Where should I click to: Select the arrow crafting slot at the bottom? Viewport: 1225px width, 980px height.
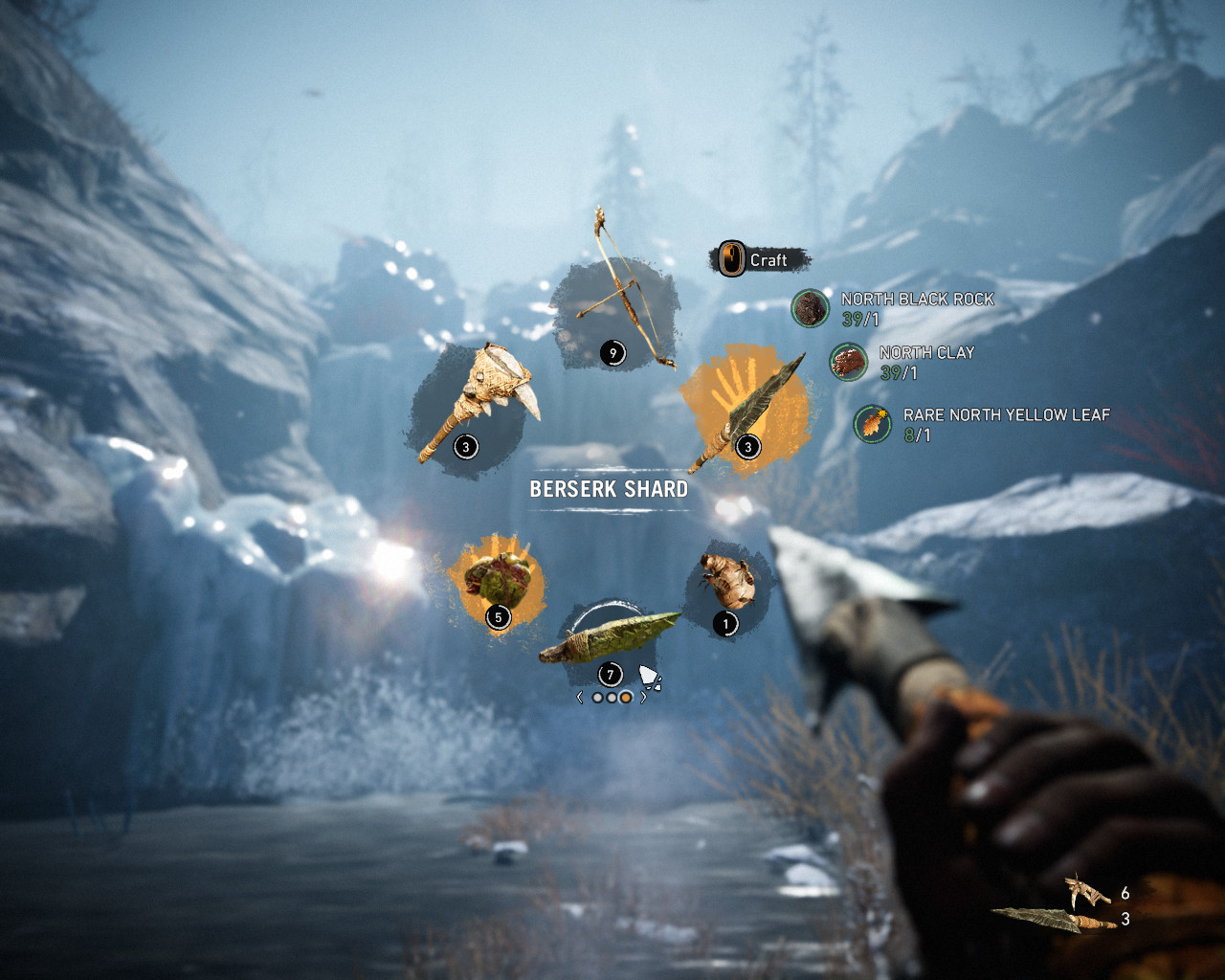[612, 636]
